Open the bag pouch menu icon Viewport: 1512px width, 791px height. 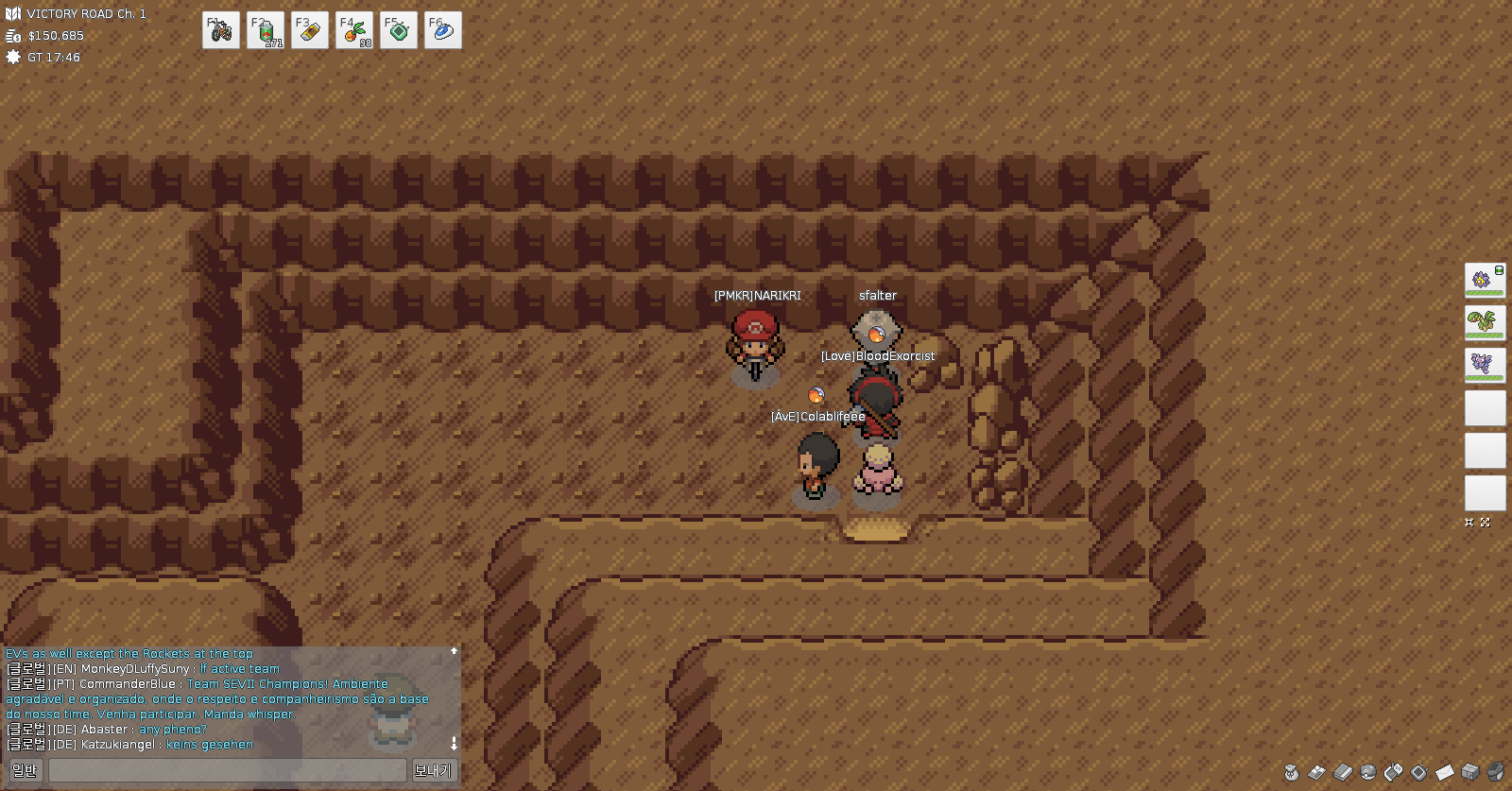coord(1292,772)
